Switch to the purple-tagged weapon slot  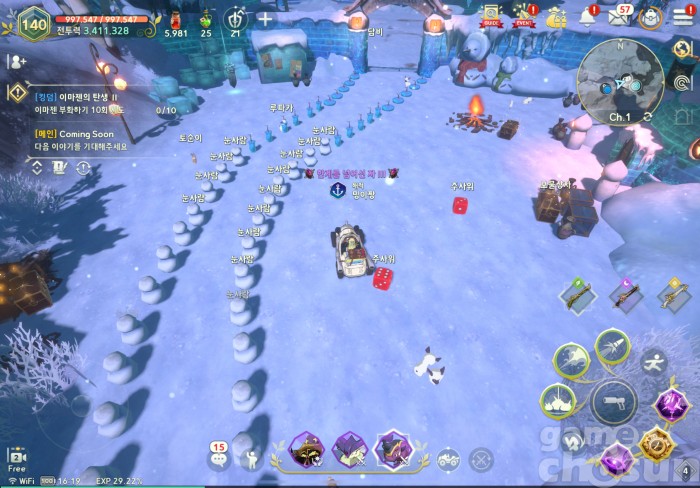click(626, 296)
